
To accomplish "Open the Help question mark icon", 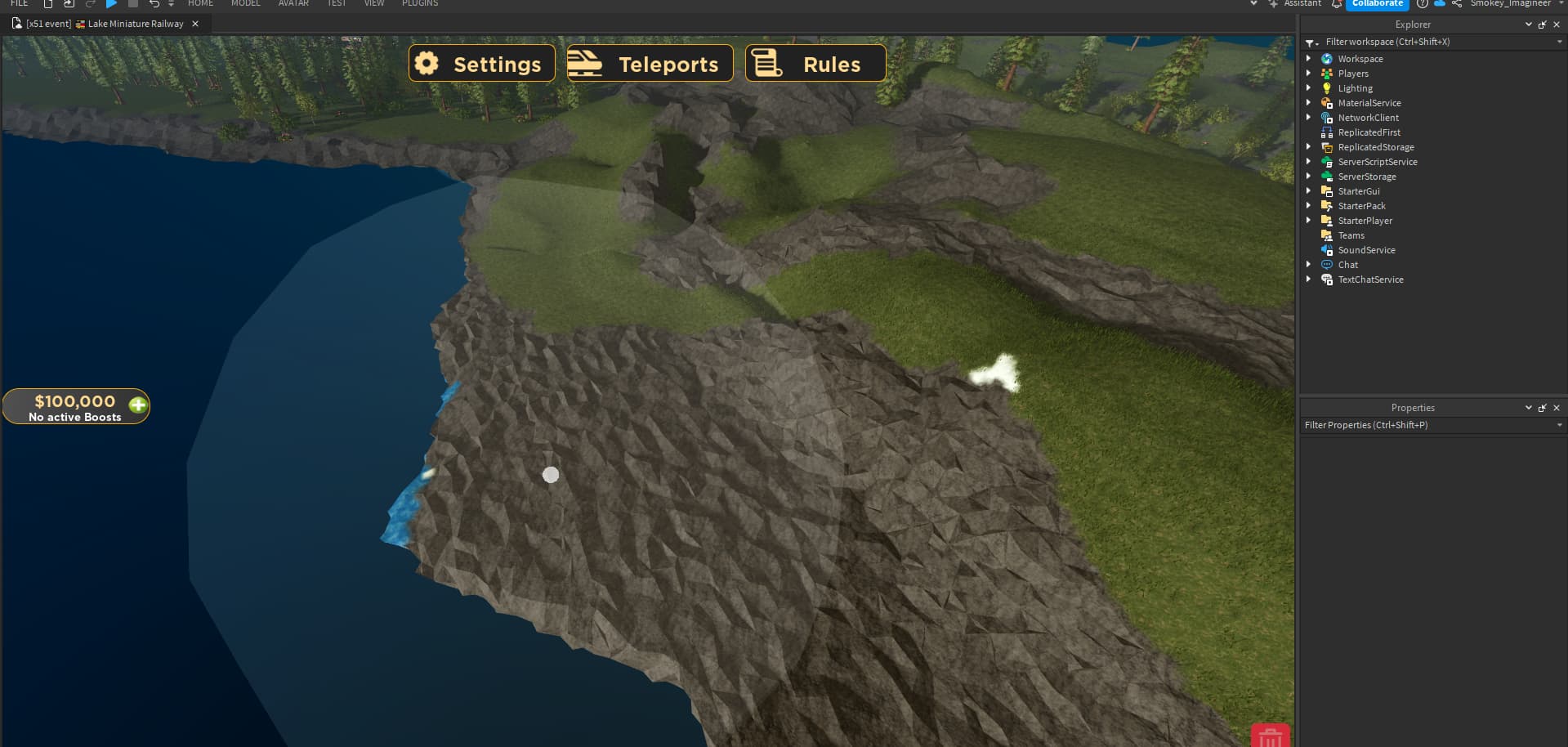I will click(1423, 4).
